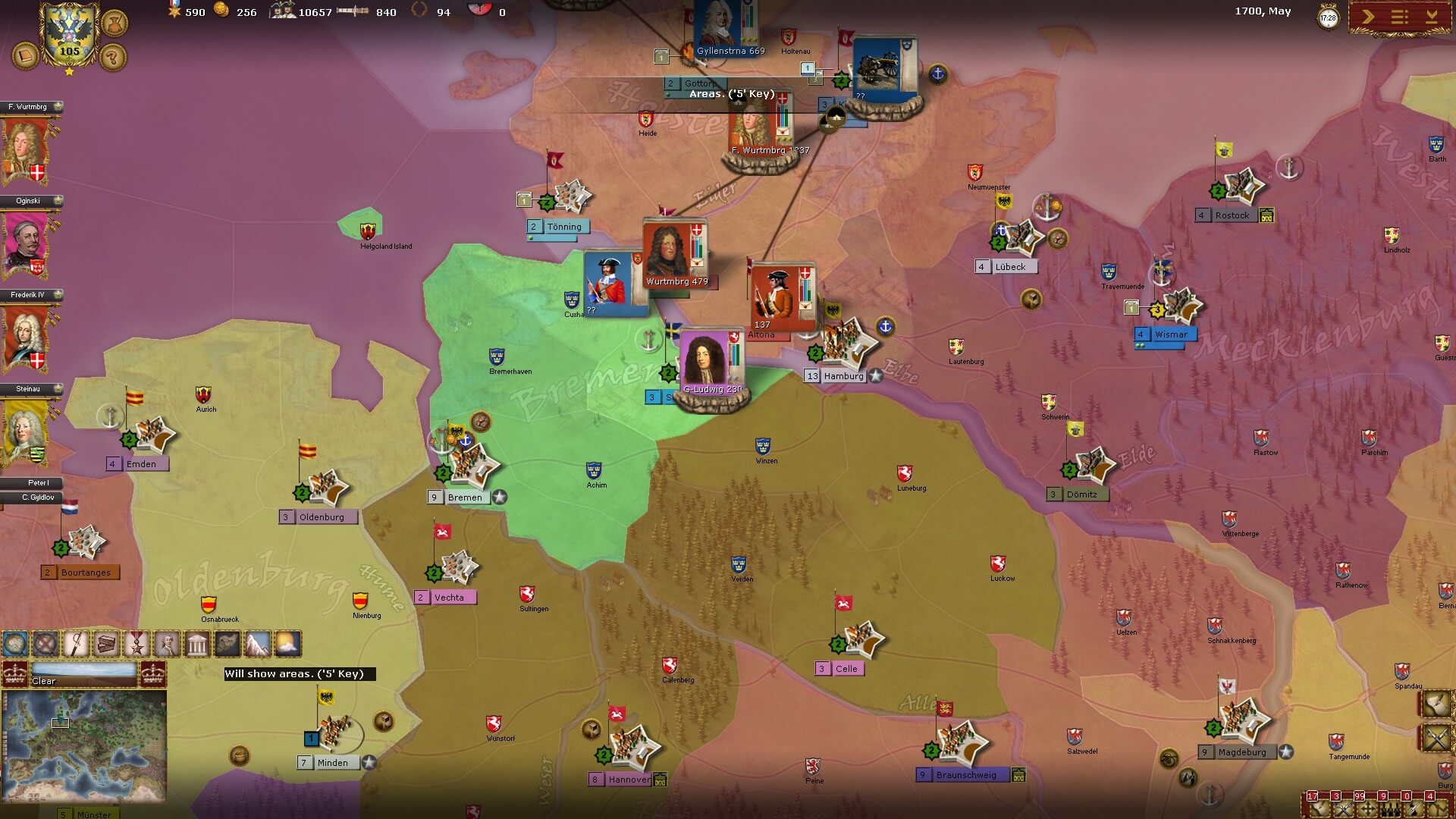Toggle the sword map filter
Viewport: 1456px width, 819px height.
click(76, 645)
